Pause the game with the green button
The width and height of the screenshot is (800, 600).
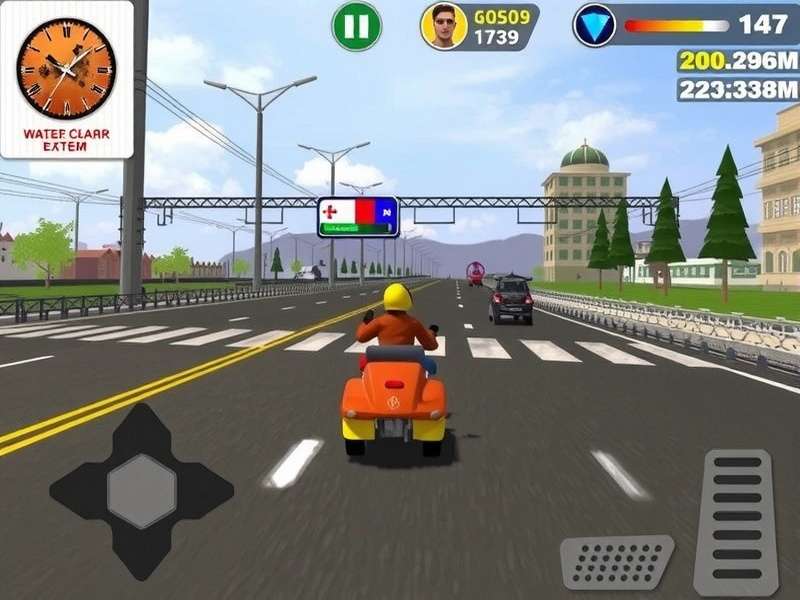coord(356,26)
